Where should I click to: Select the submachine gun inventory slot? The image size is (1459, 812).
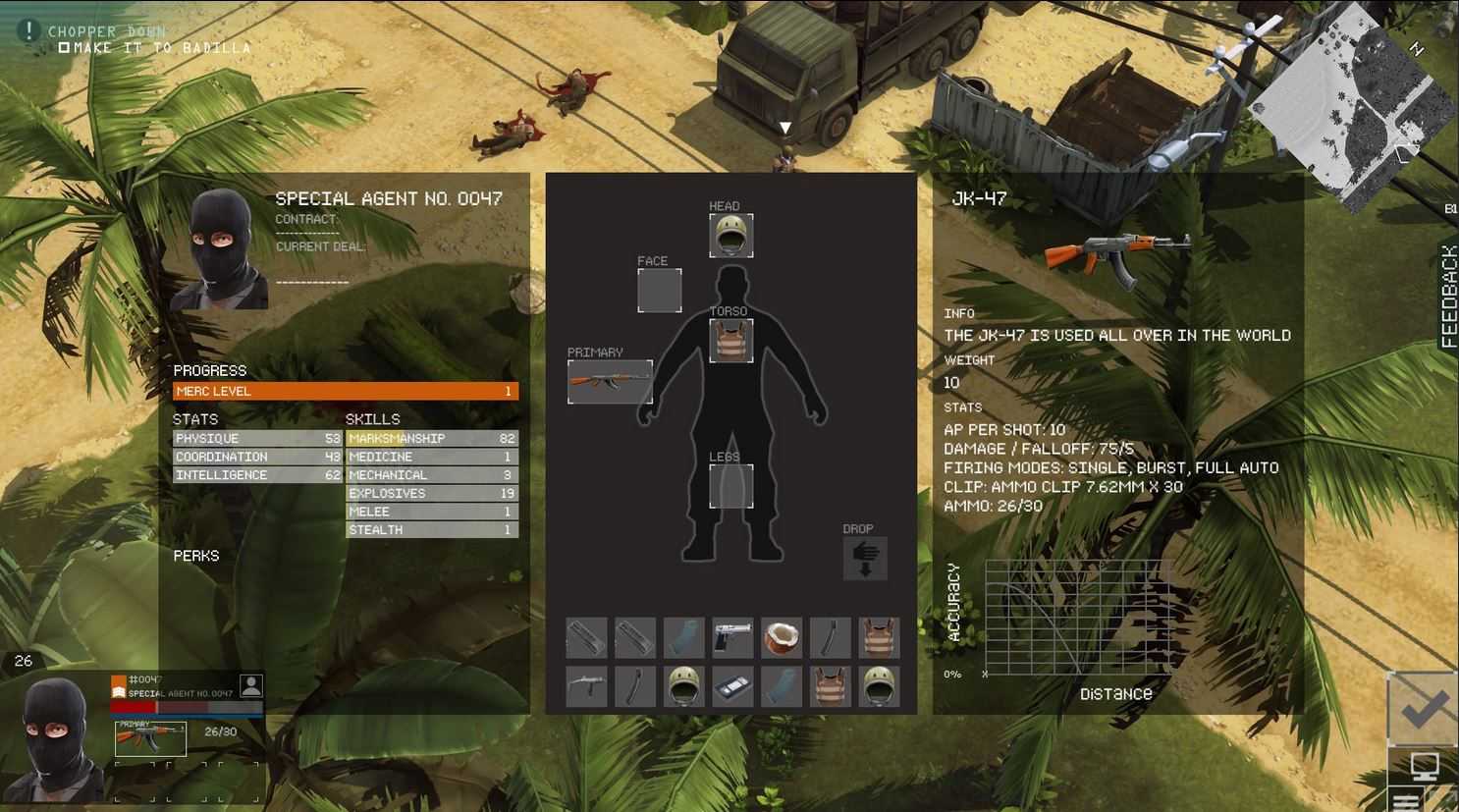586,687
